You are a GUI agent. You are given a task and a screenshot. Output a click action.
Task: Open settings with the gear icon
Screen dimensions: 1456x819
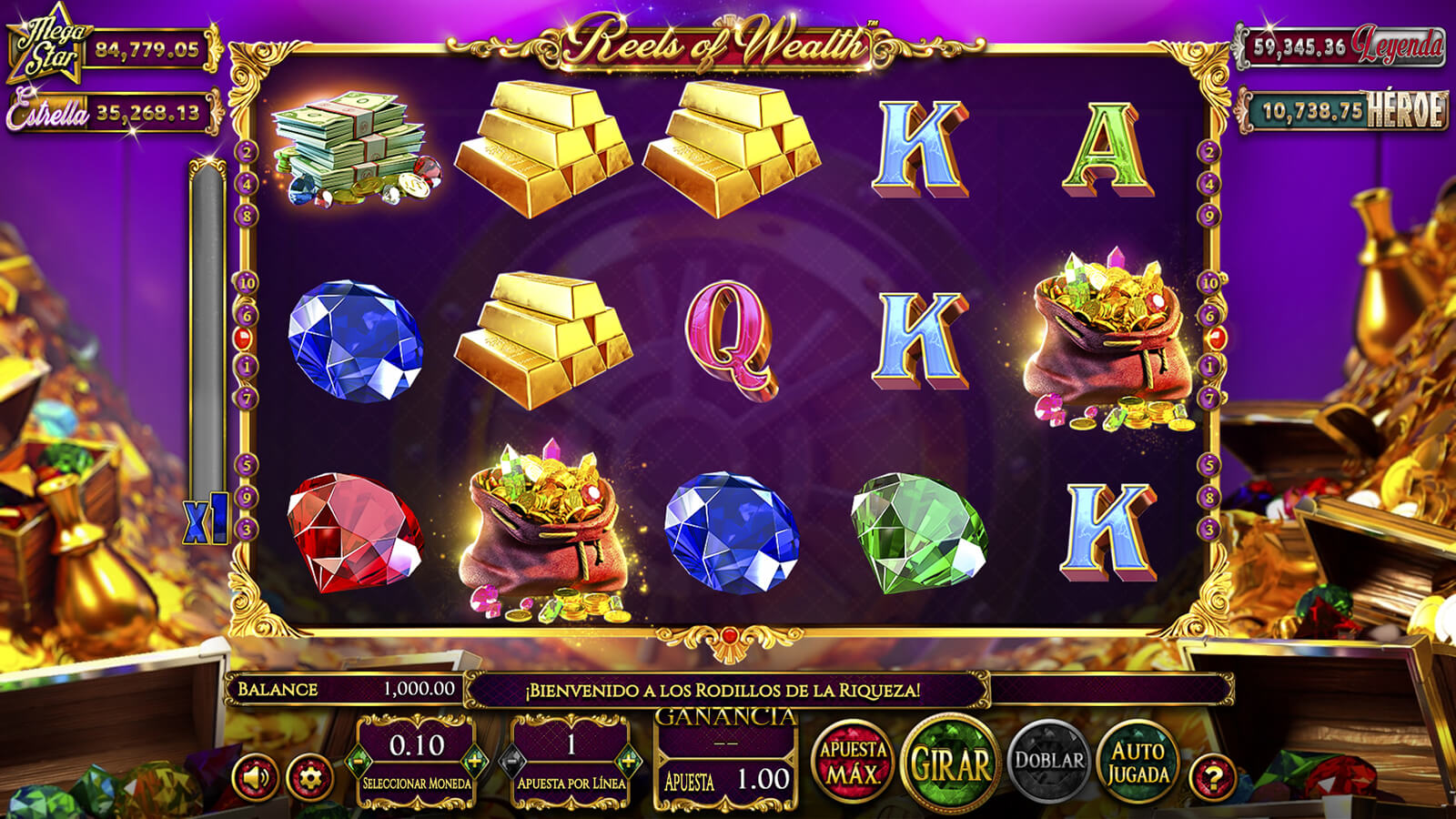pos(309,778)
